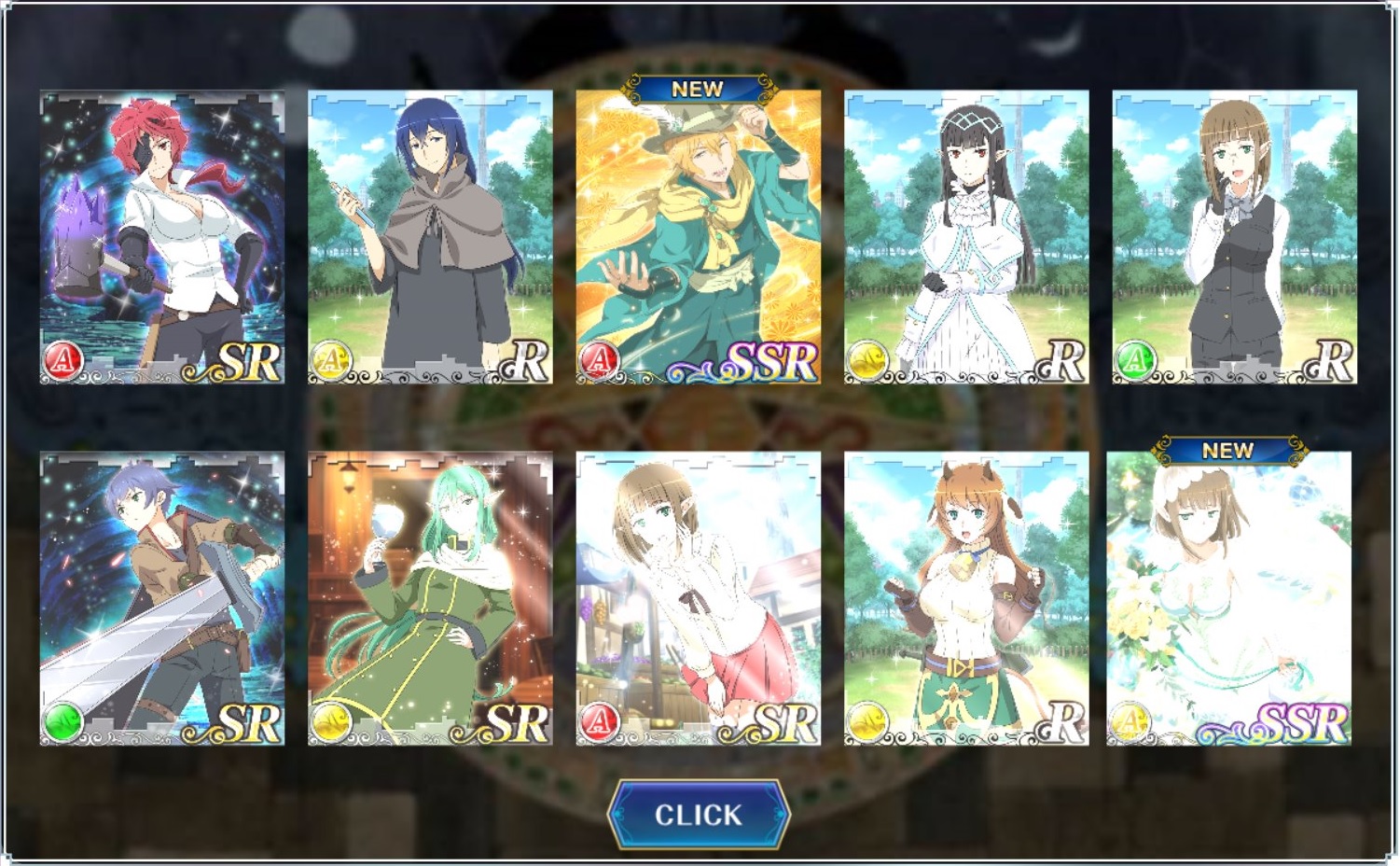Choose the blue-haired hooded cloak R card
The height and width of the screenshot is (866, 1400).
pyautogui.click(x=430, y=237)
